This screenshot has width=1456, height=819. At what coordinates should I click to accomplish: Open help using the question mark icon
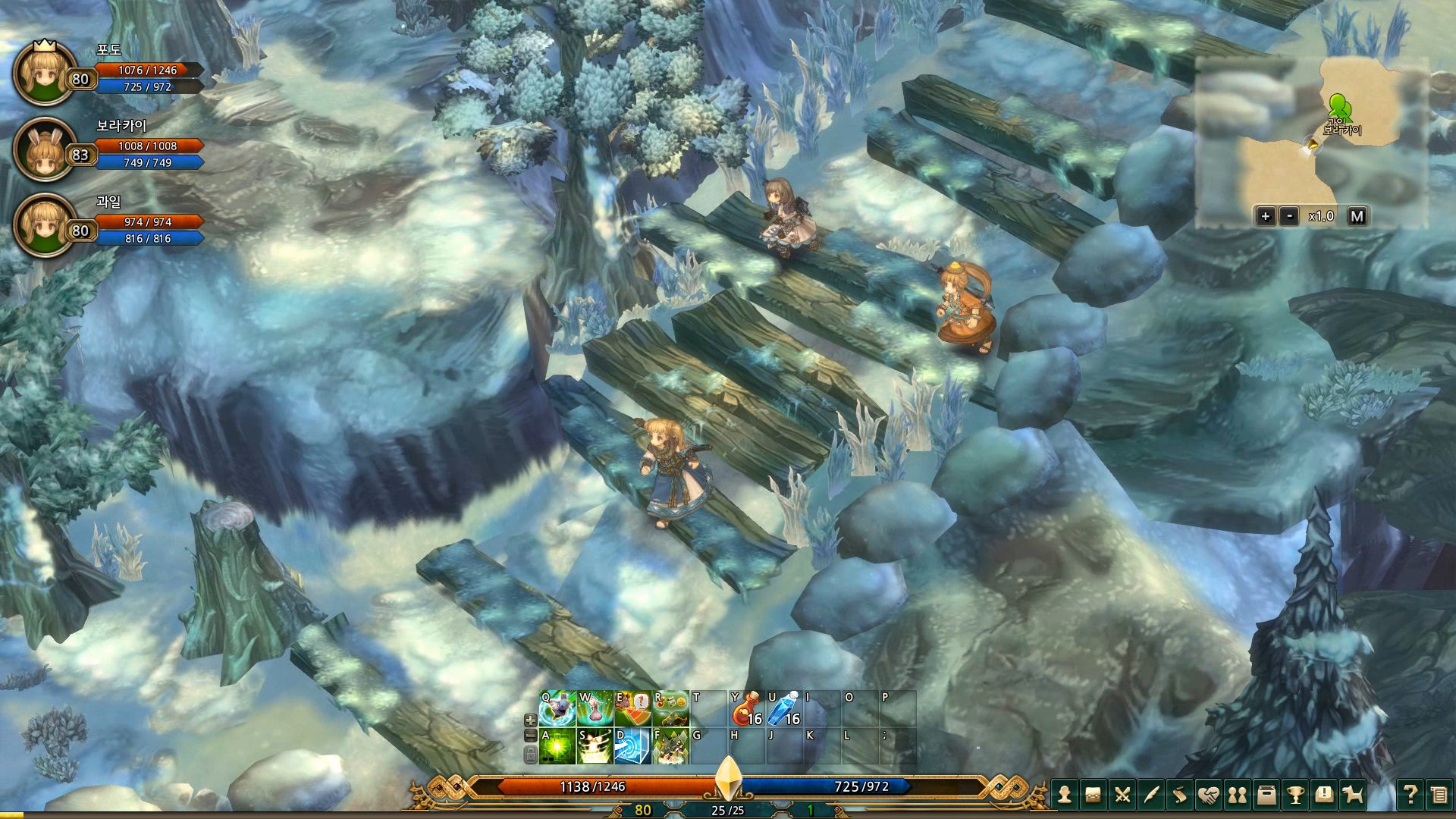[x=1410, y=796]
